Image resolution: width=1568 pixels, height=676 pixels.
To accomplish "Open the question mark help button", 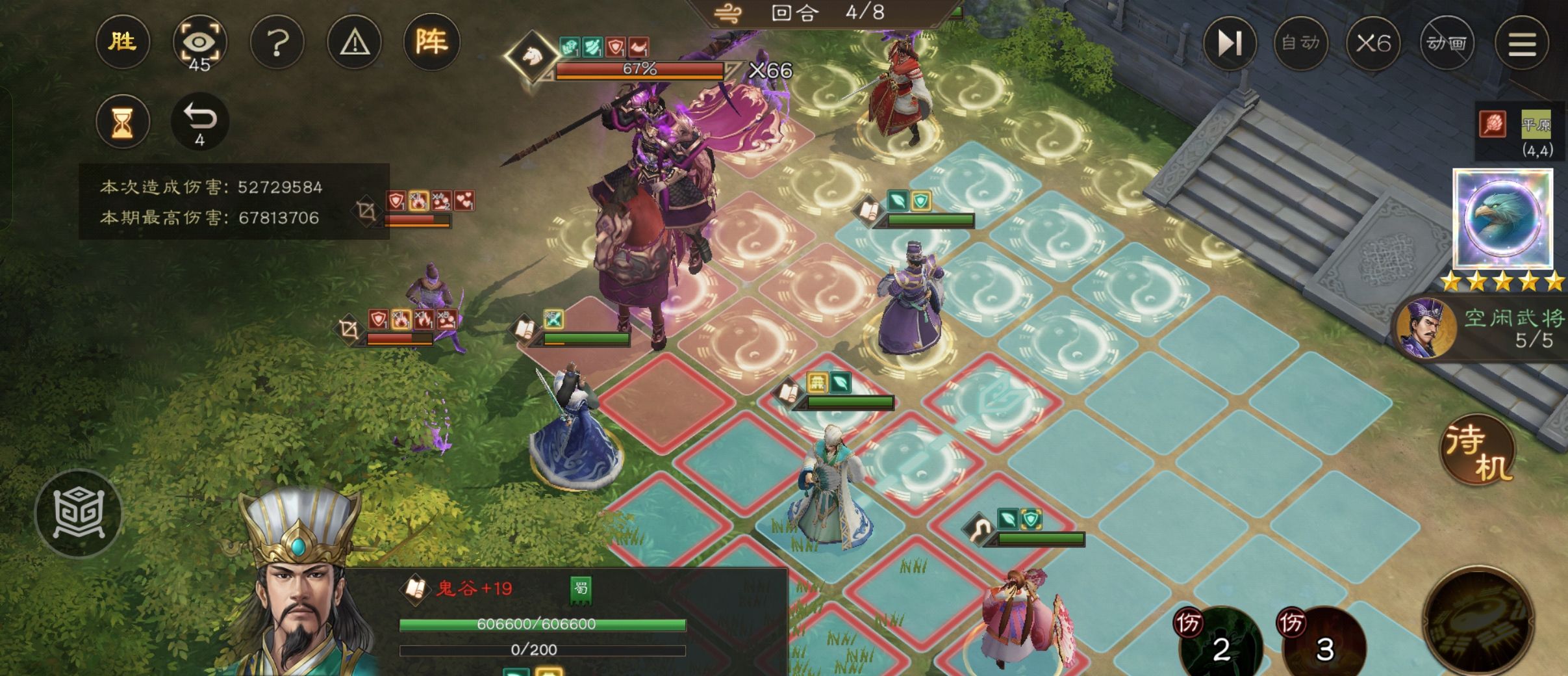I will click(277, 43).
